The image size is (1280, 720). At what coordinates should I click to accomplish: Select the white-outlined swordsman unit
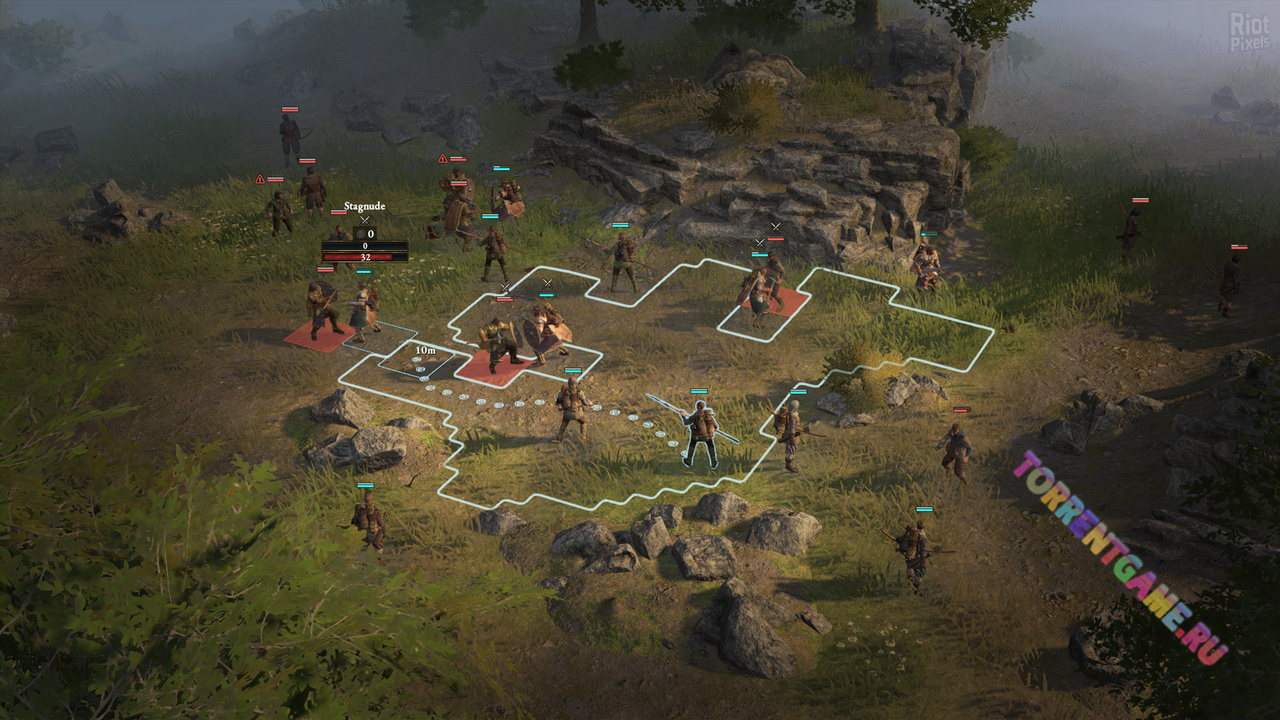[x=701, y=435]
